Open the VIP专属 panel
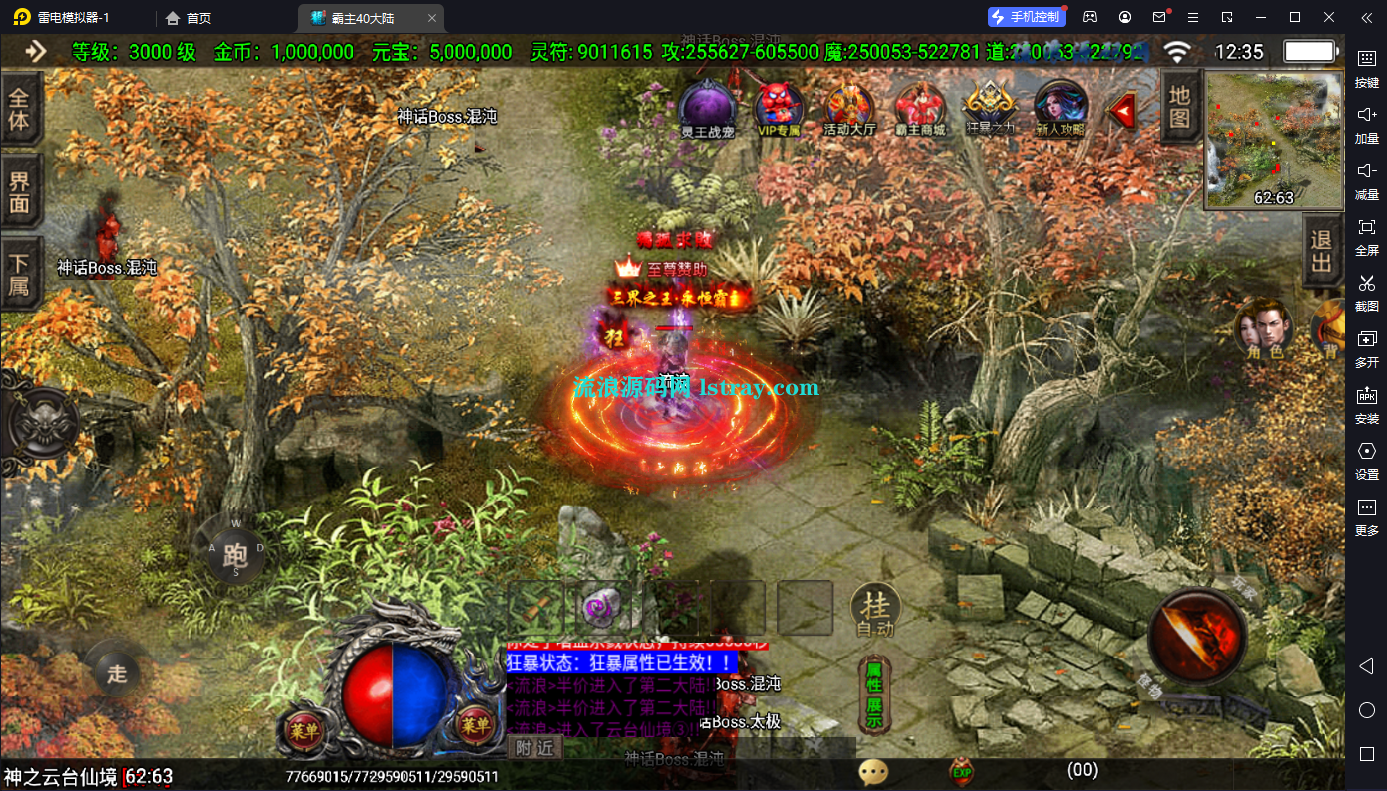The width and height of the screenshot is (1387, 791). [780, 106]
